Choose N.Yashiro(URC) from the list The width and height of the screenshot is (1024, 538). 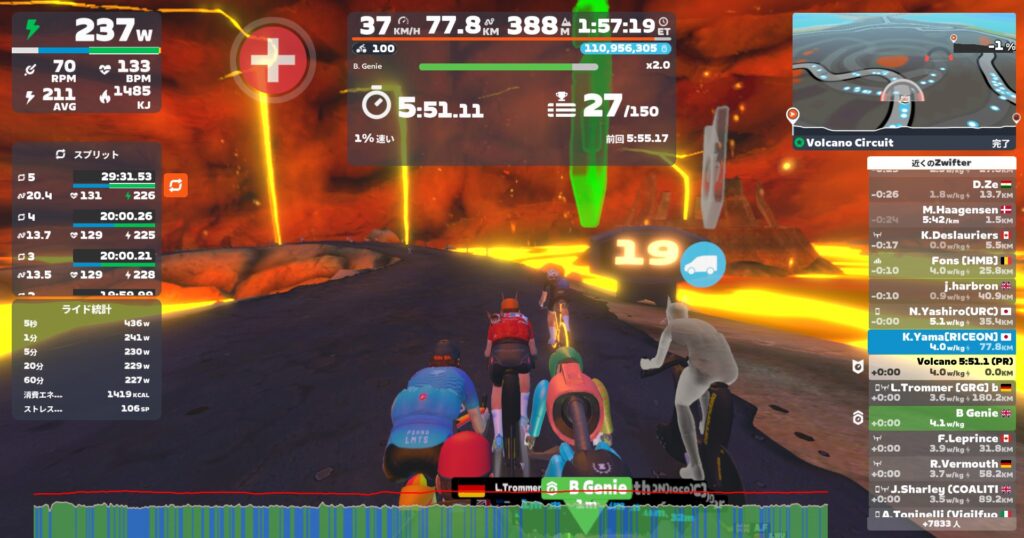tap(940, 316)
